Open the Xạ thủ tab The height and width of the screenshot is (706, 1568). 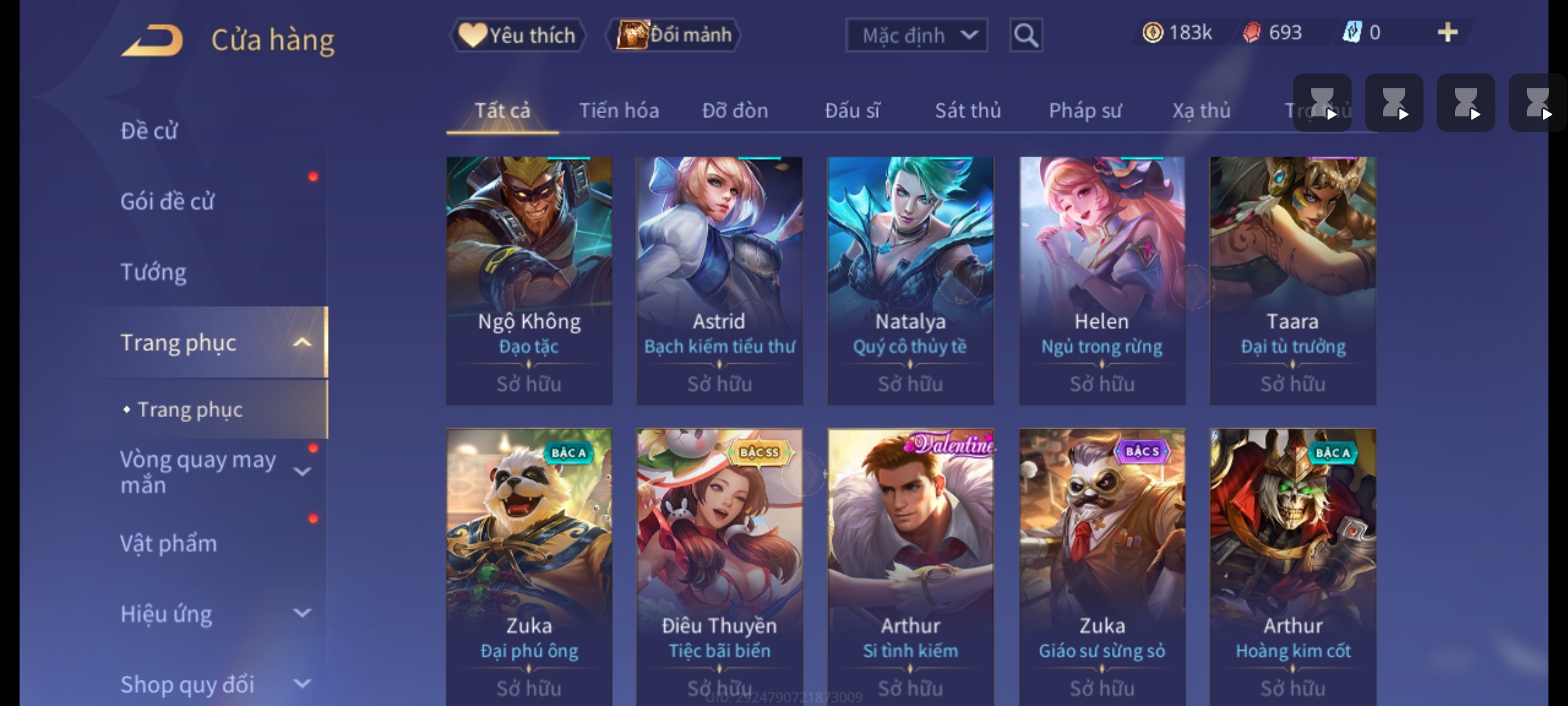point(1201,110)
